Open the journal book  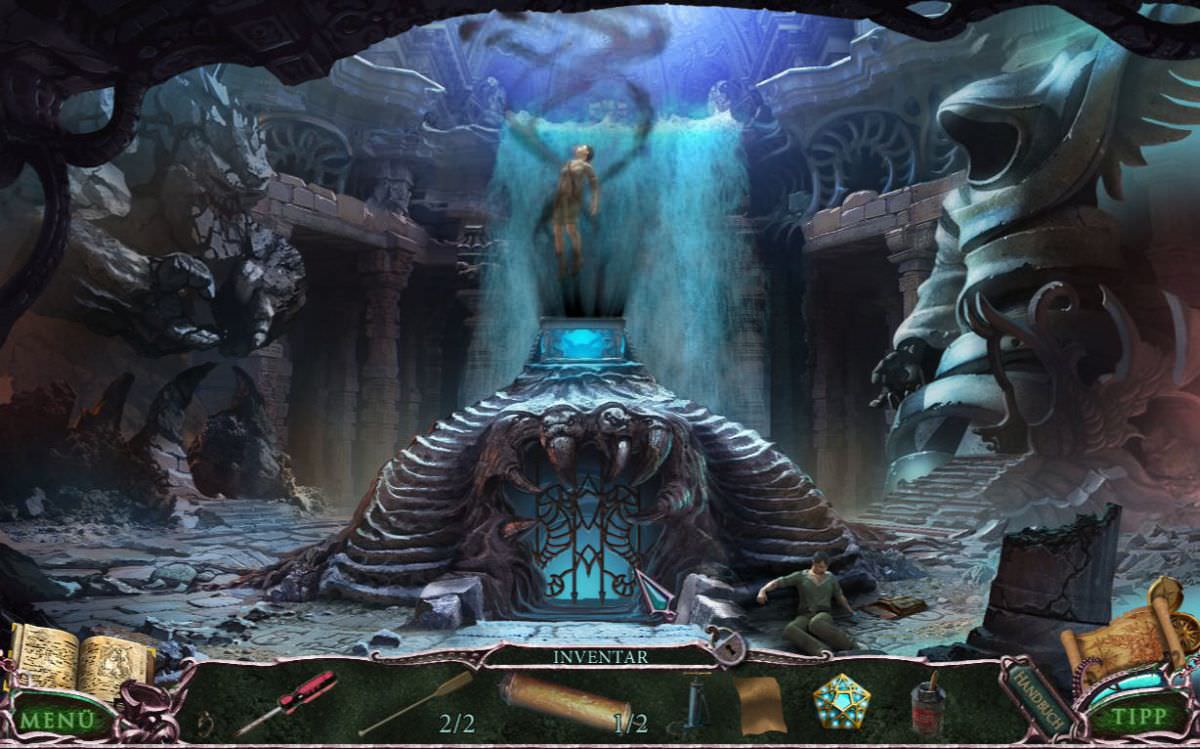[x=80, y=660]
